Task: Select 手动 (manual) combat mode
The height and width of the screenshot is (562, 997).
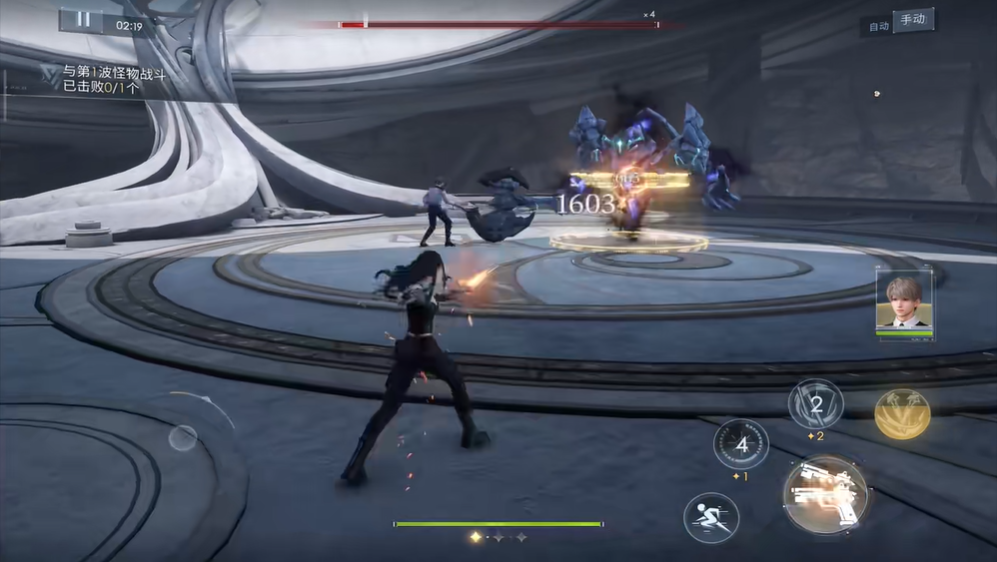Action: click(x=913, y=20)
